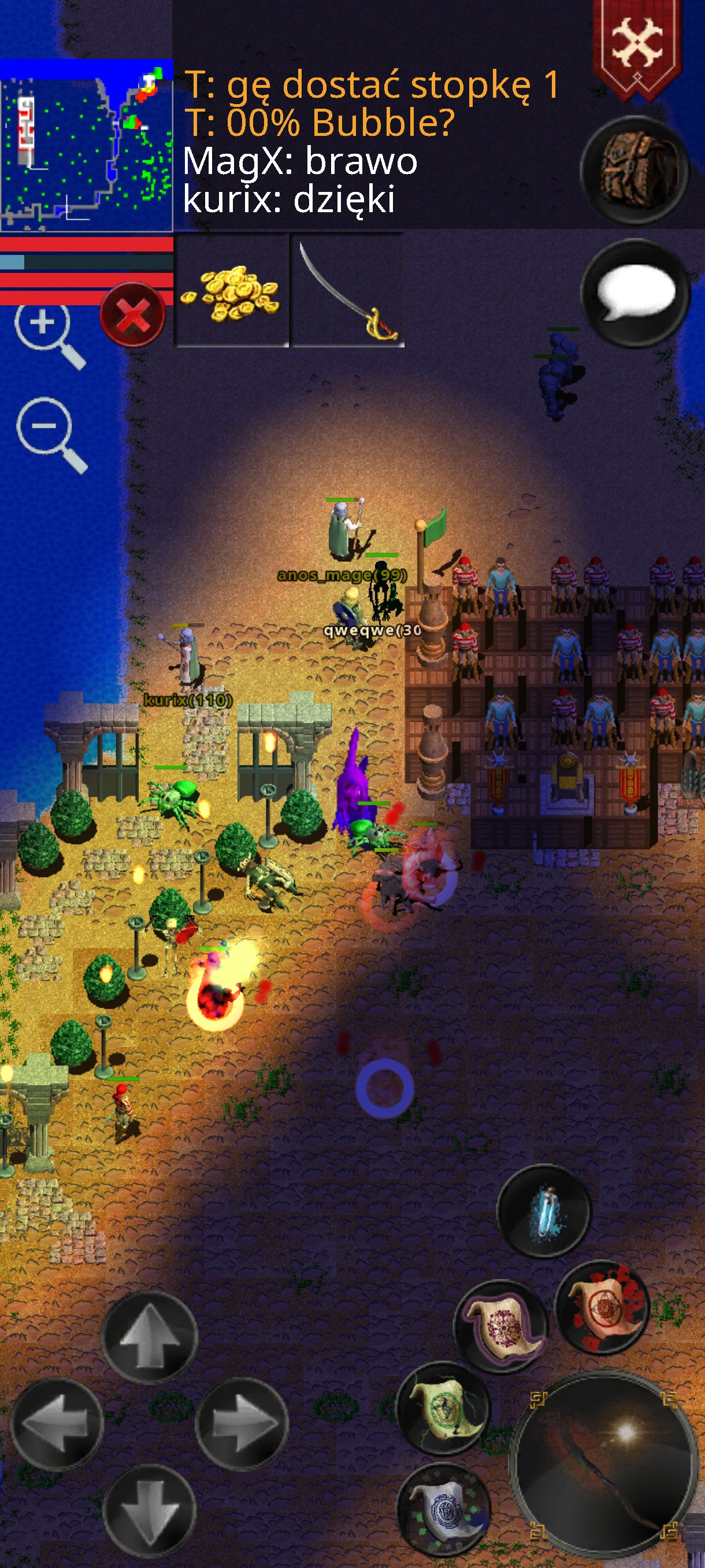Viewport: 705px width, 1568px height.
Task: Move up with the up arrow
Action: pos(149,1337)
